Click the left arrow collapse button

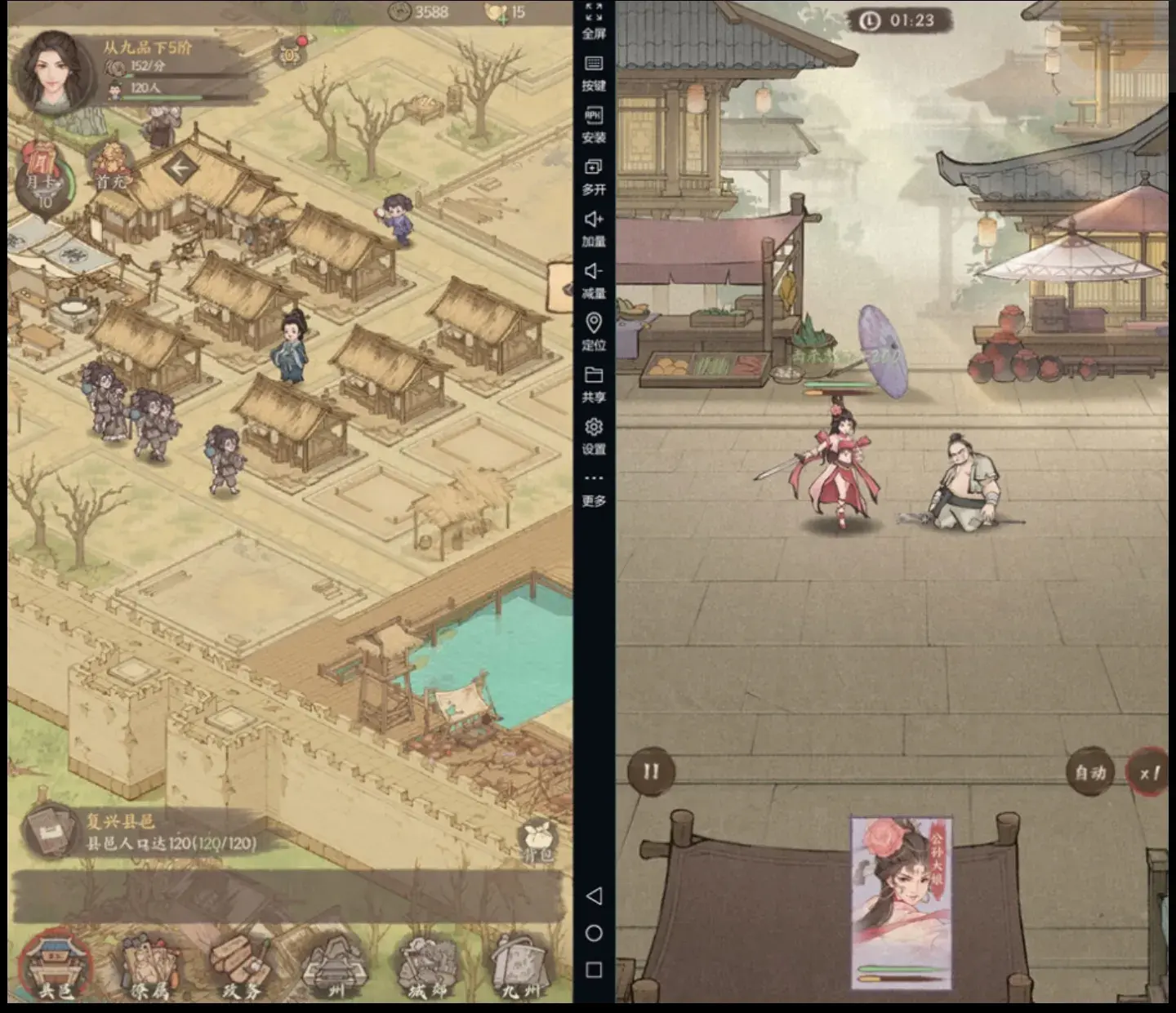point(179,169)
